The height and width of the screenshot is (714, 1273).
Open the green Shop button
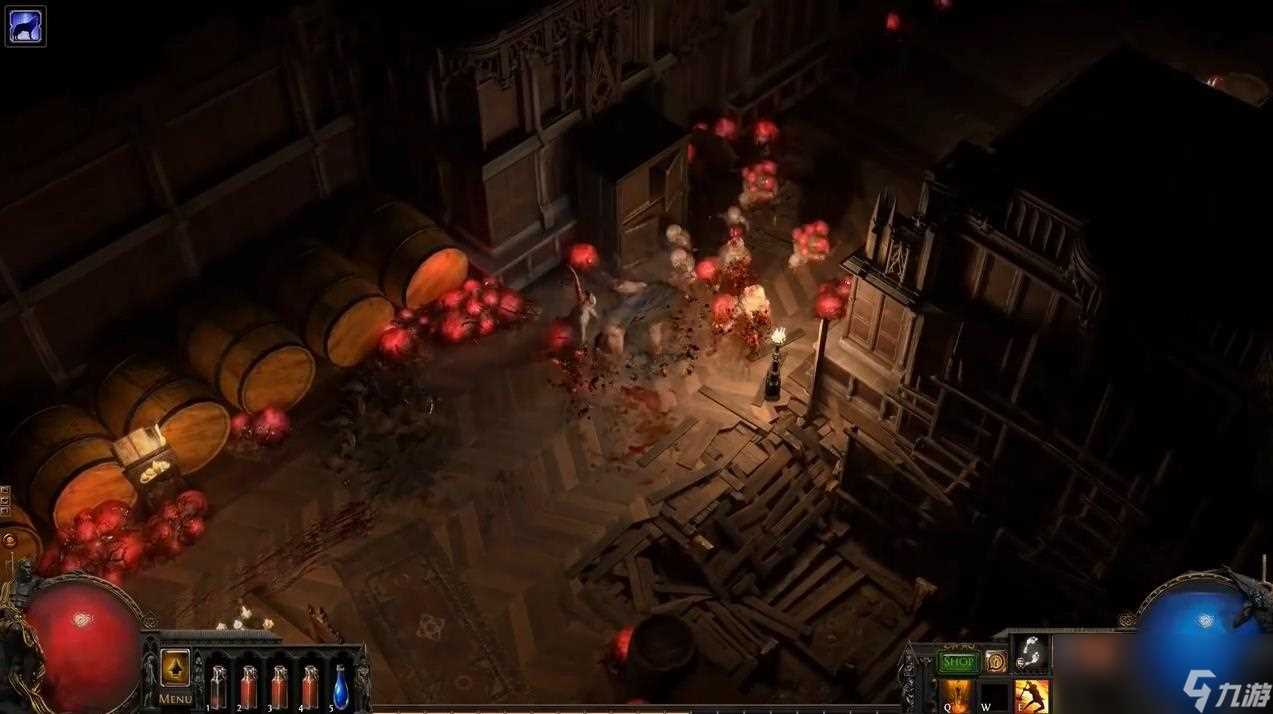click(959, 662)
